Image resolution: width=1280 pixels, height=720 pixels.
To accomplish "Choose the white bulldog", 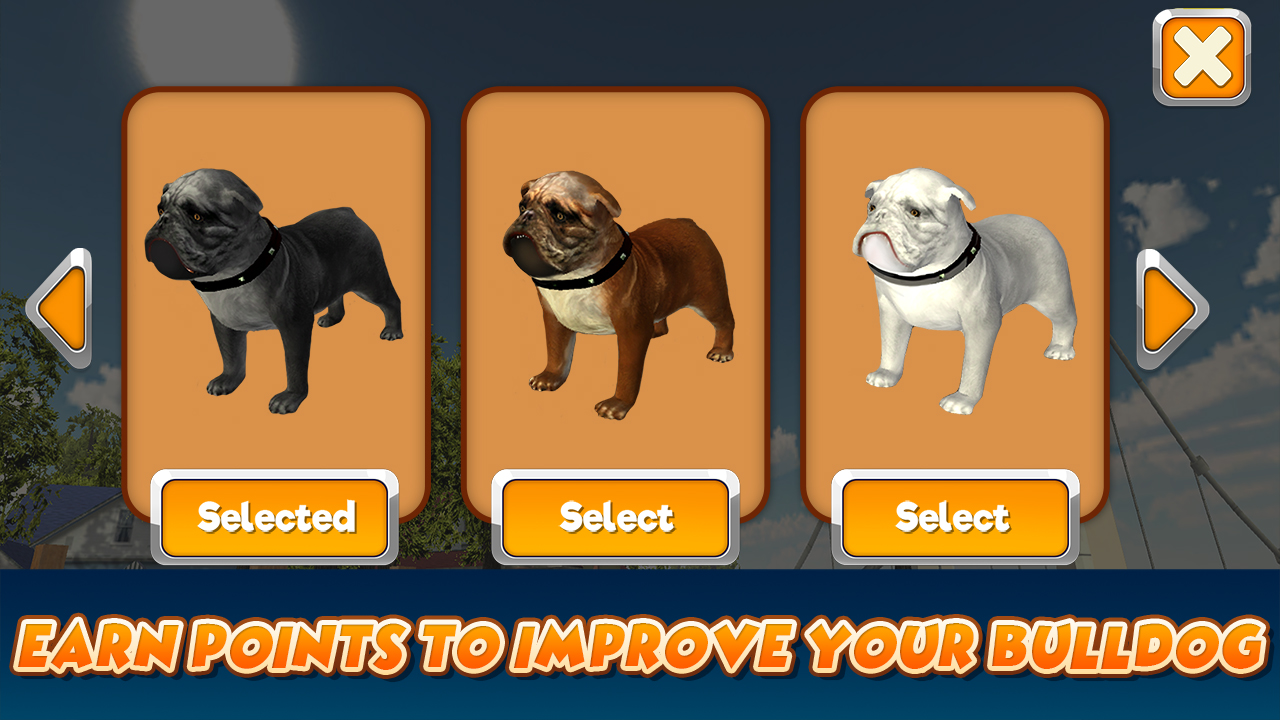I will (x=951, y=516).
